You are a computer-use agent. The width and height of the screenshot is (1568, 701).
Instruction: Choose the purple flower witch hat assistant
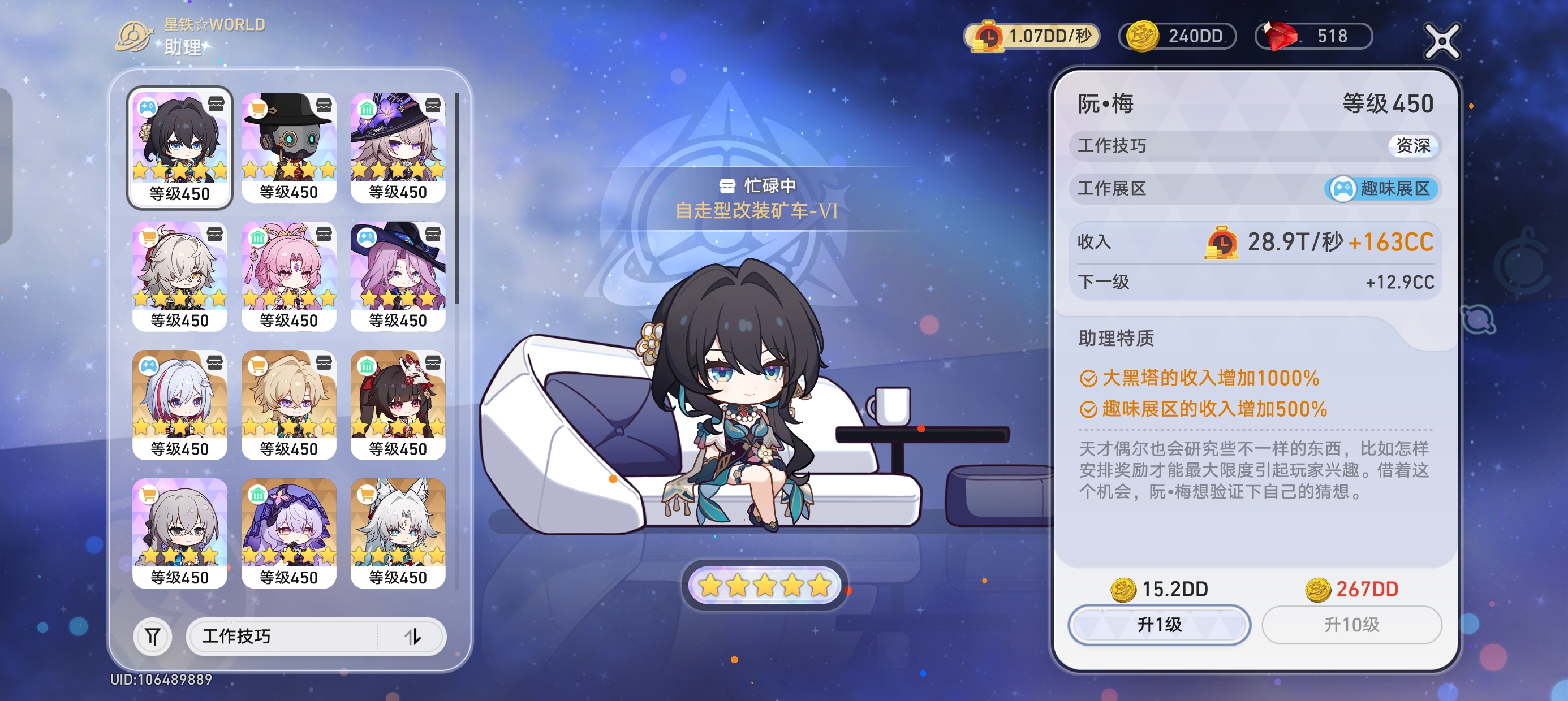398,147
